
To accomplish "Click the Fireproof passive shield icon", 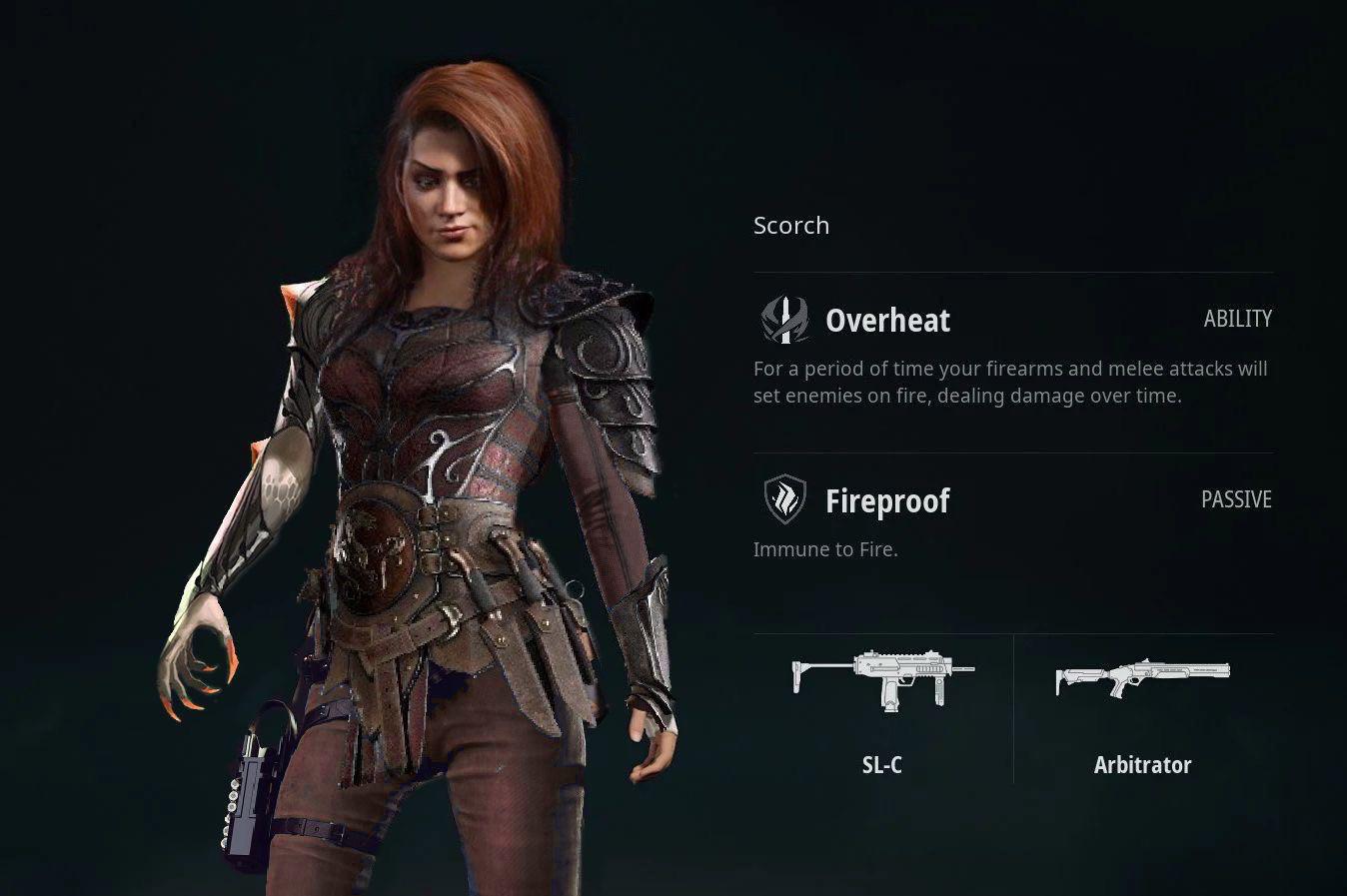I will (x=784, y=499).
